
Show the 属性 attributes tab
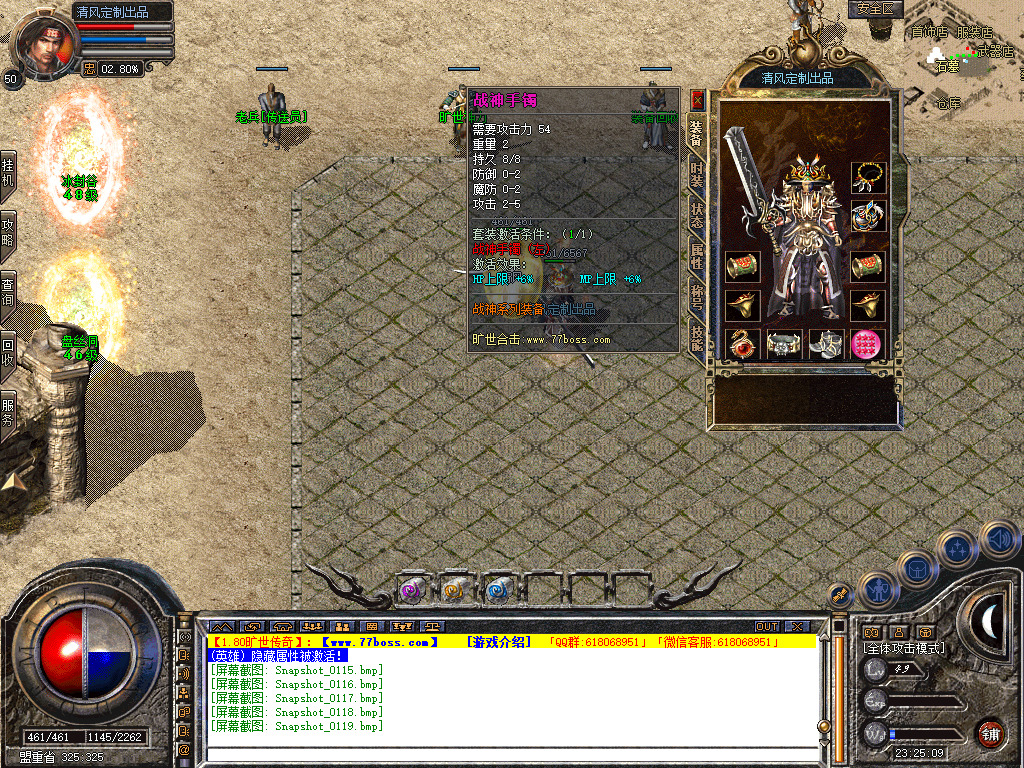click(697, 257)
